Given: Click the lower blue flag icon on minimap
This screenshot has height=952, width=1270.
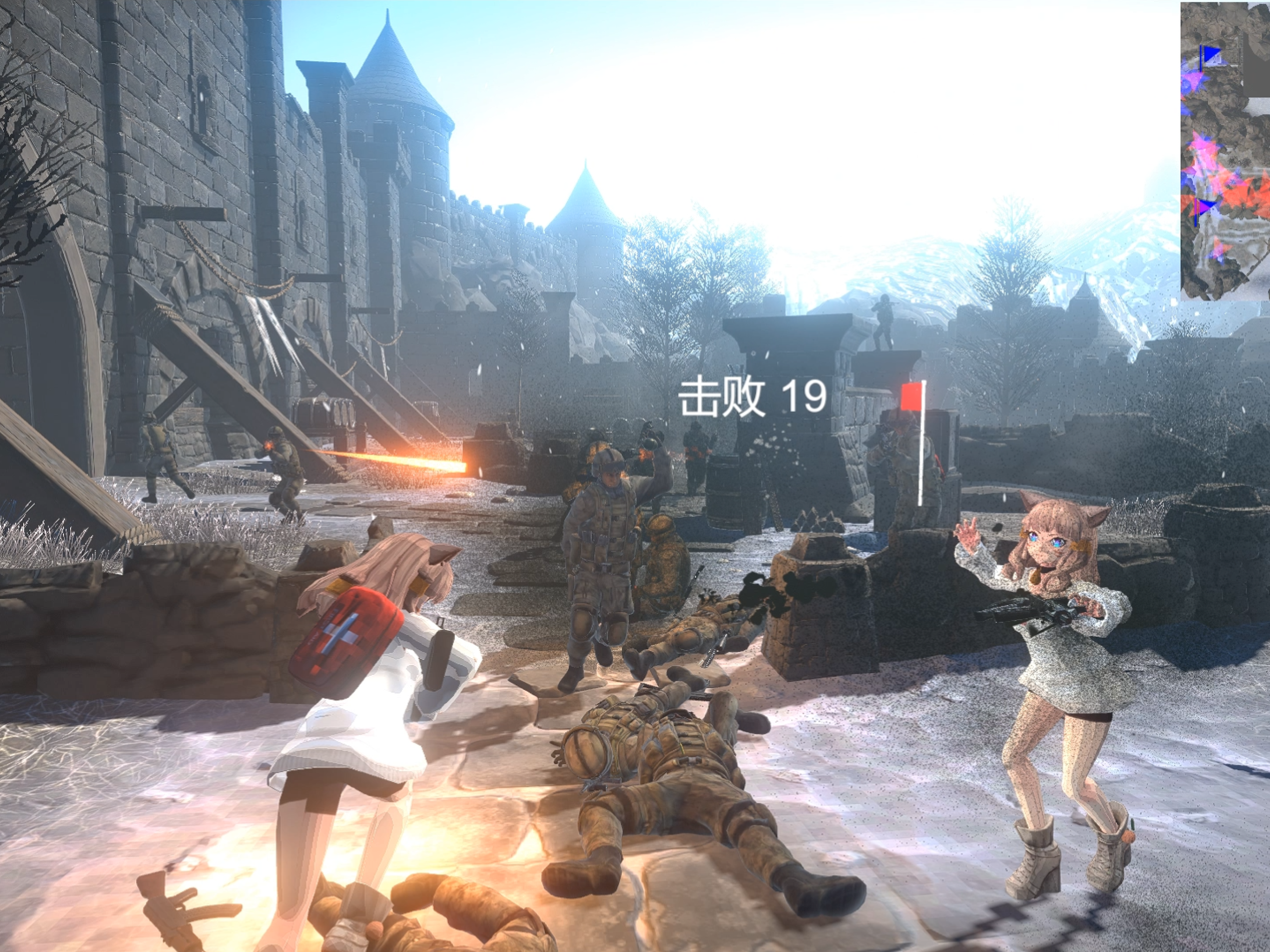Looking at the screenshot, I should (x=1209, y=205).
